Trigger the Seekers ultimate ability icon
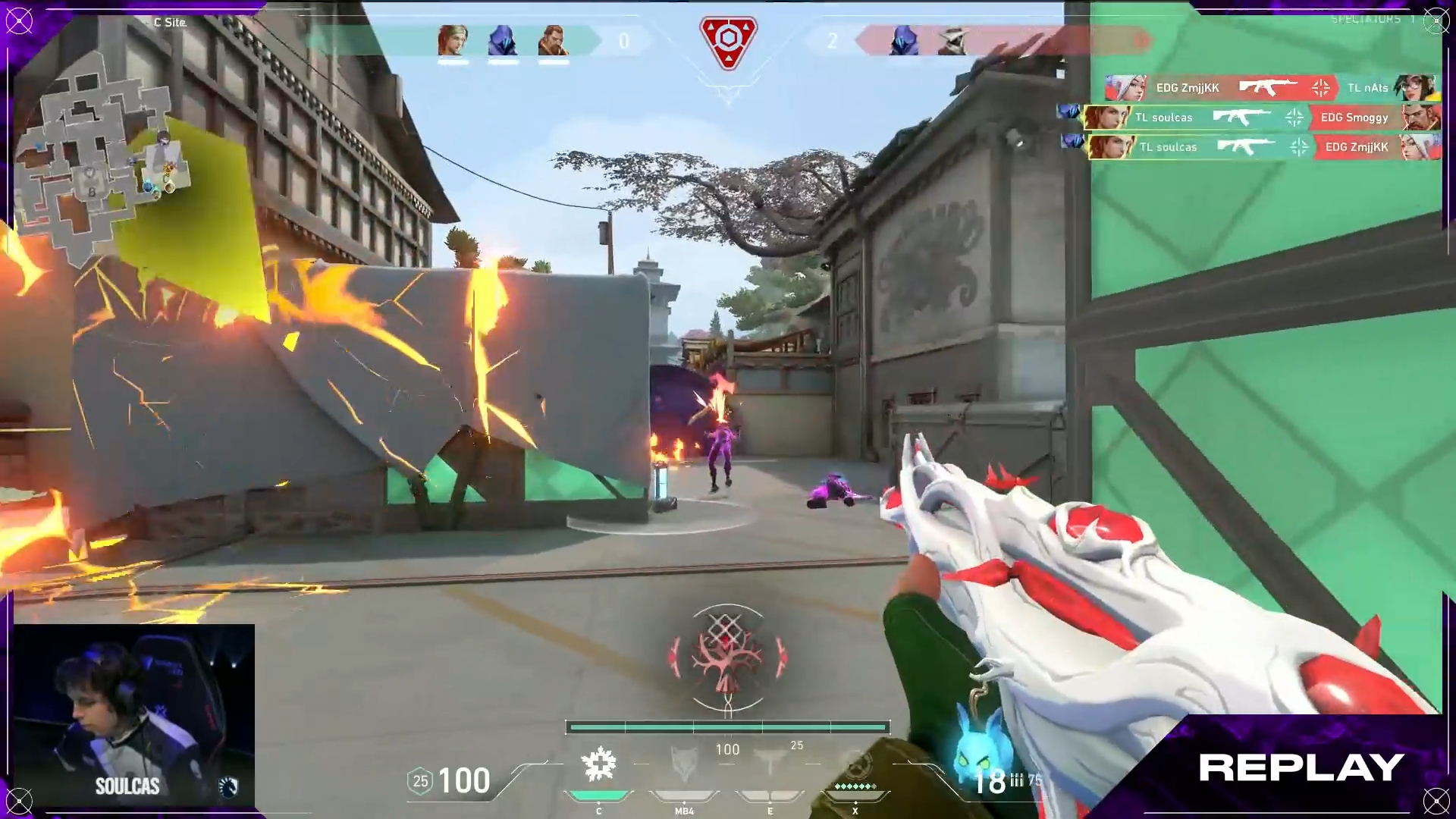The height and width of the screenshot is (819, 1456). (855, 764)
